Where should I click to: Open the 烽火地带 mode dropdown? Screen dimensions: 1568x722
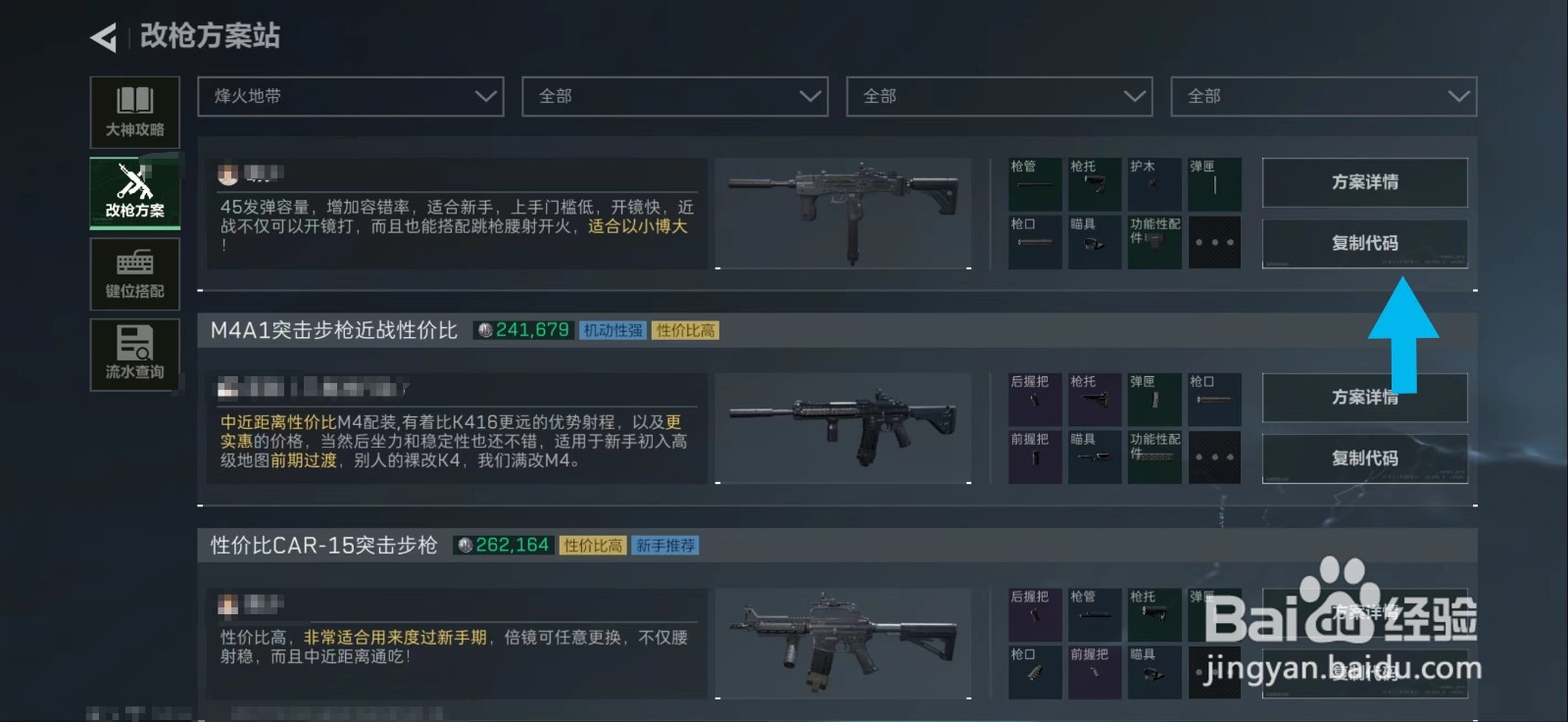(x=350, y=96)
